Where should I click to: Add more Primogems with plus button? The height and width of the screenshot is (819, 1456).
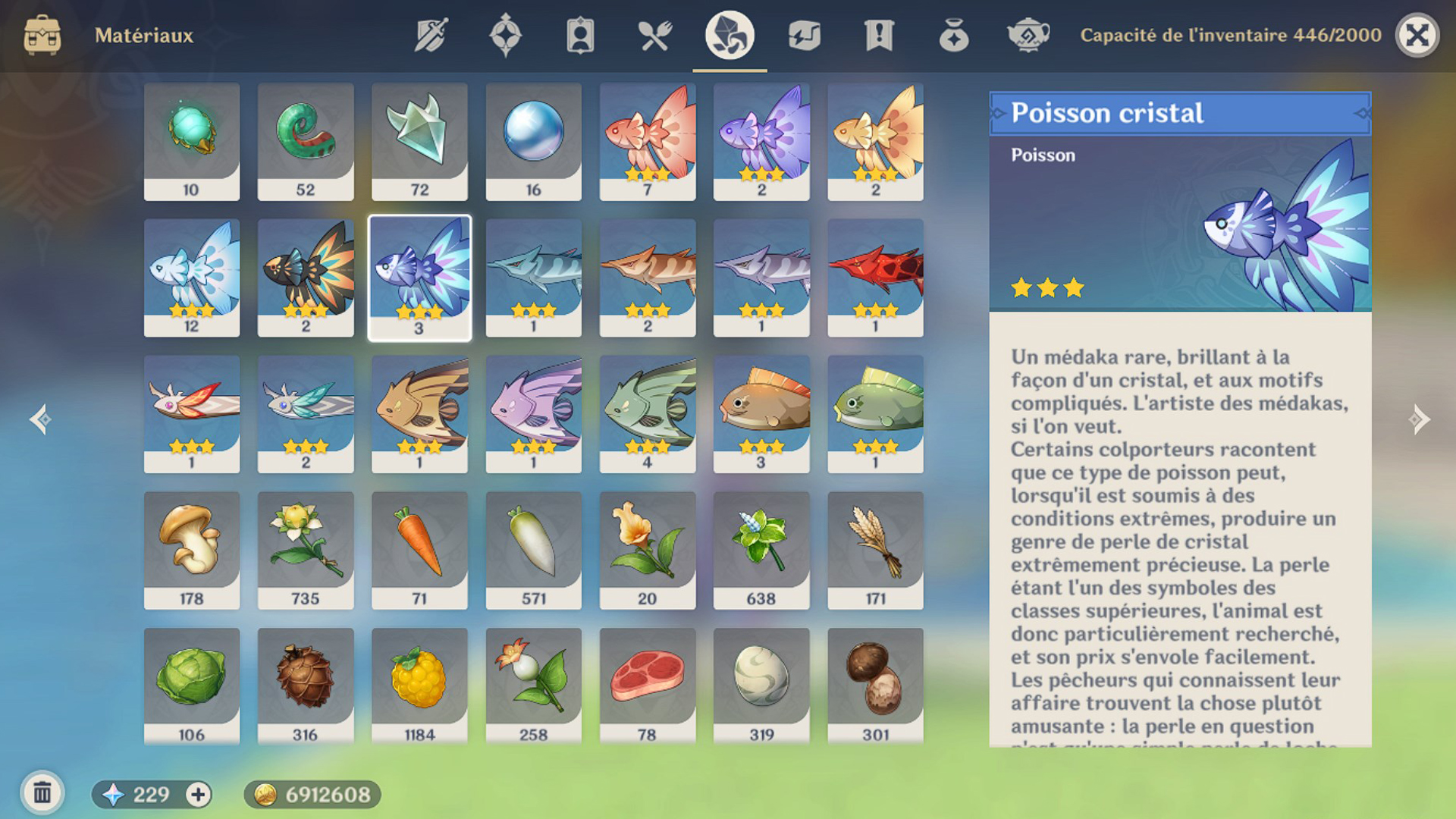click(x=199, y=795)
